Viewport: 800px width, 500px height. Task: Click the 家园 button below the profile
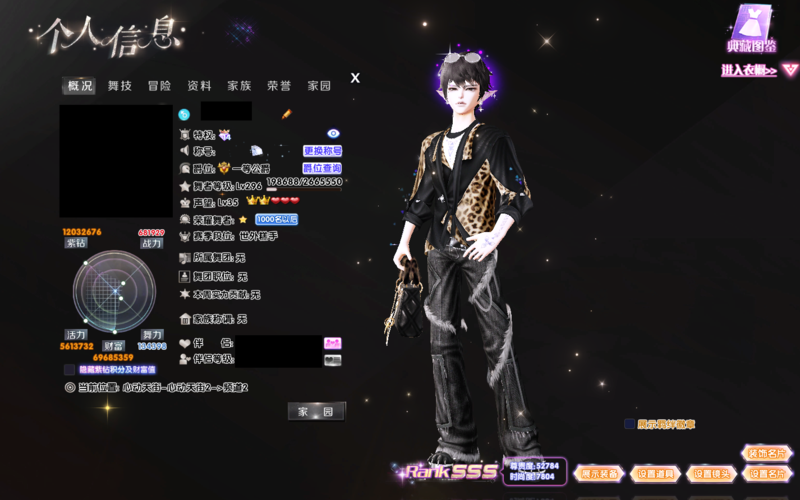pos(316,412)
